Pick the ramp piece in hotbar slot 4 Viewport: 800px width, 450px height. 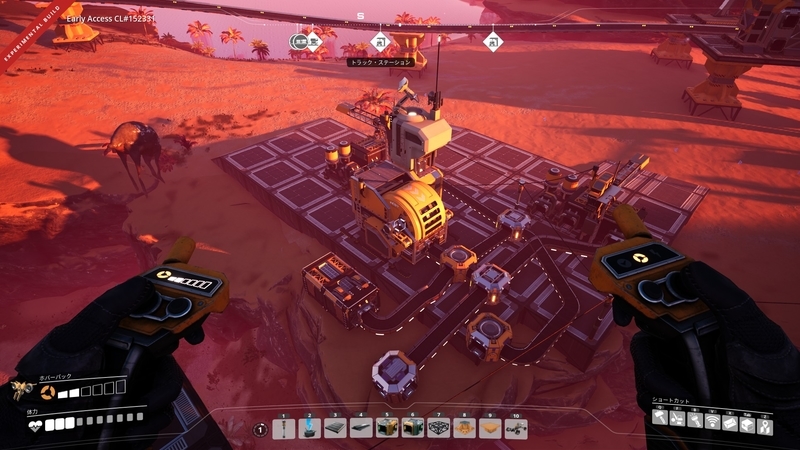(361, 428)
